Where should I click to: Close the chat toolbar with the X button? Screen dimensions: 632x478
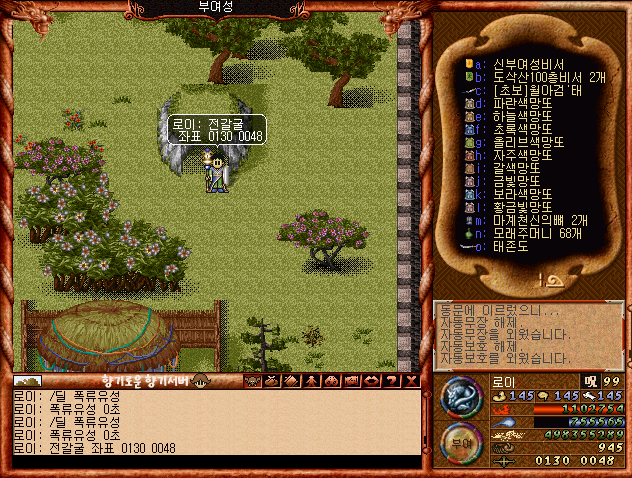[411, 380]
